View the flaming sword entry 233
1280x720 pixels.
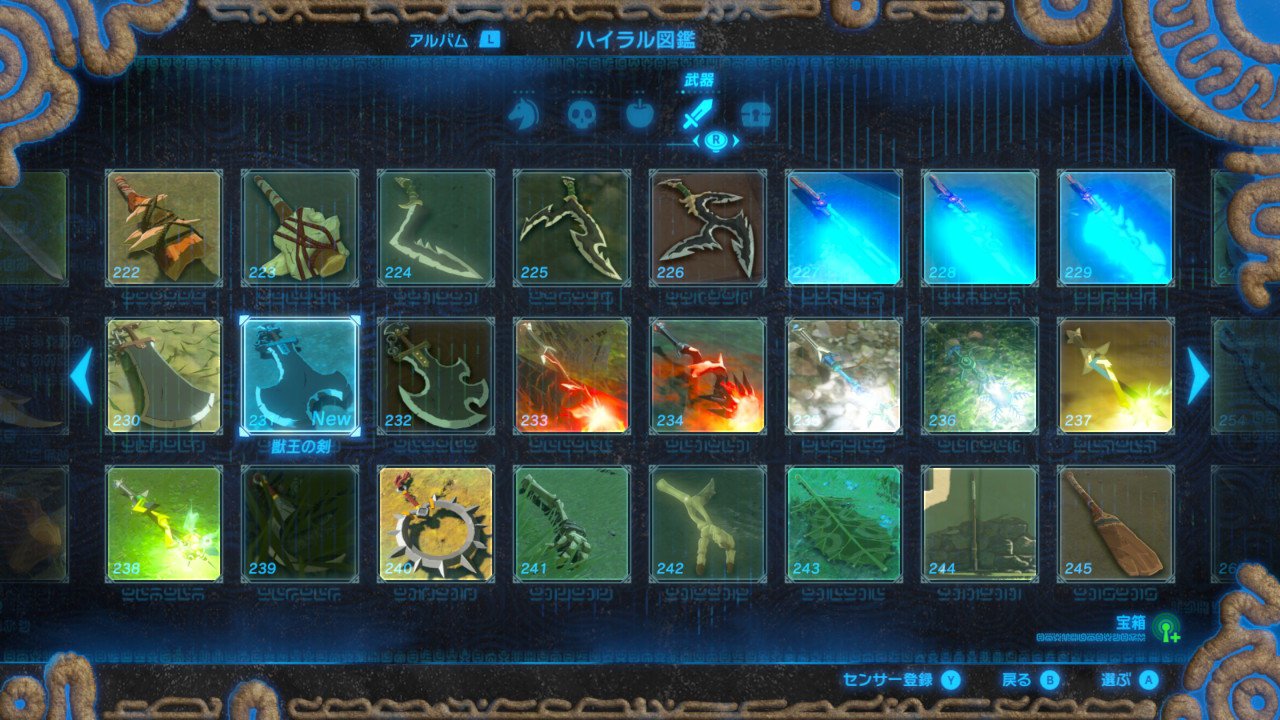(x=570, y=373)
